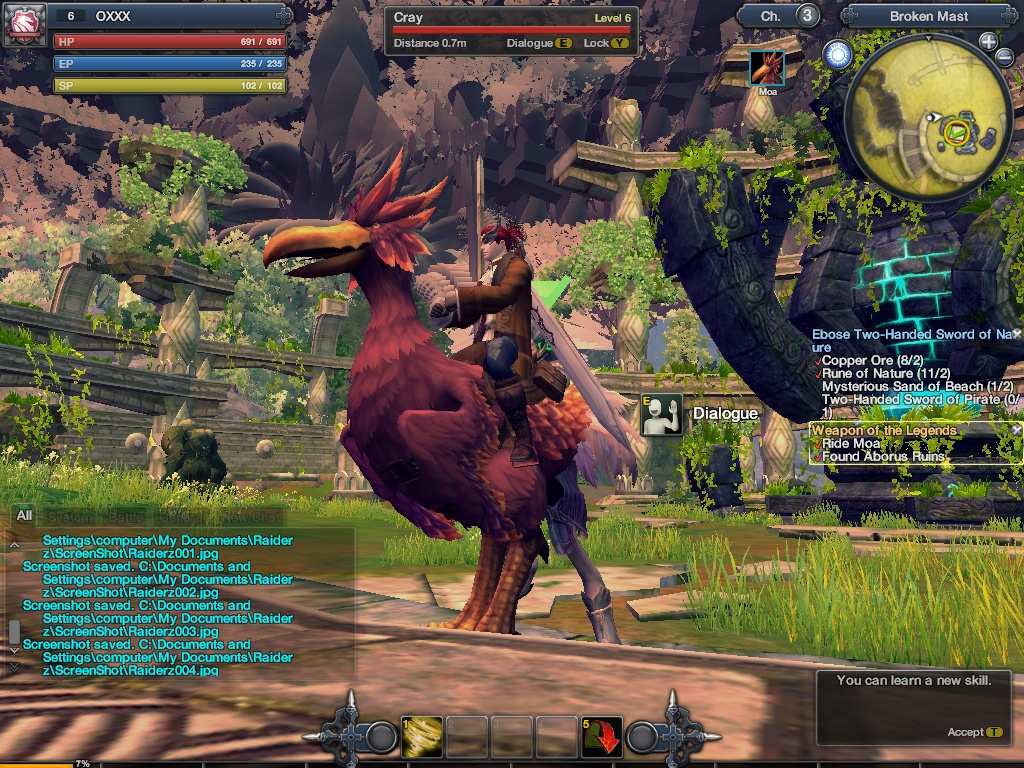
Task: Use the red arrow skill in slot 5
Action: click(x=602, y=737)
